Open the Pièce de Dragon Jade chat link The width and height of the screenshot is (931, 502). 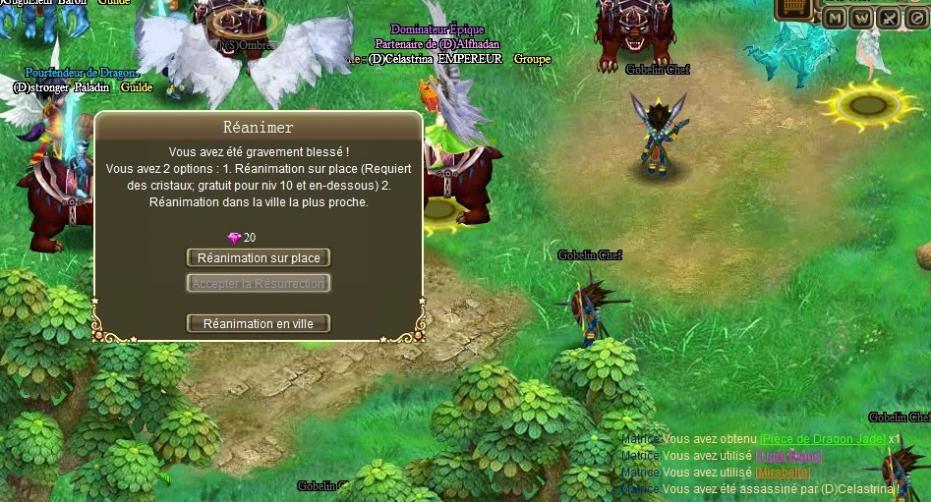point(822,440)
